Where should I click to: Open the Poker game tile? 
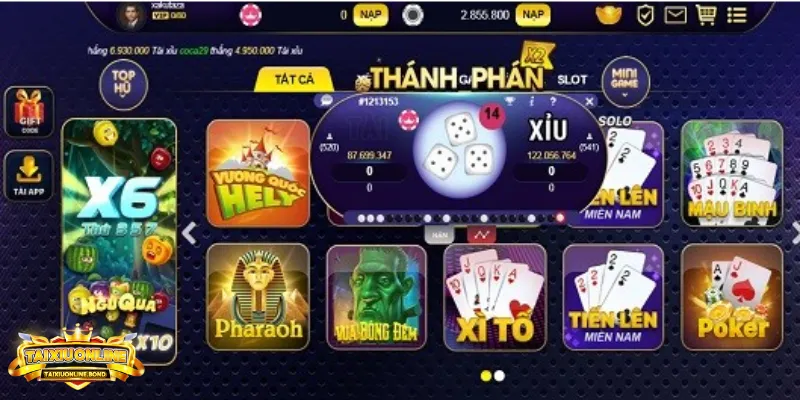[x=731, y=297]
